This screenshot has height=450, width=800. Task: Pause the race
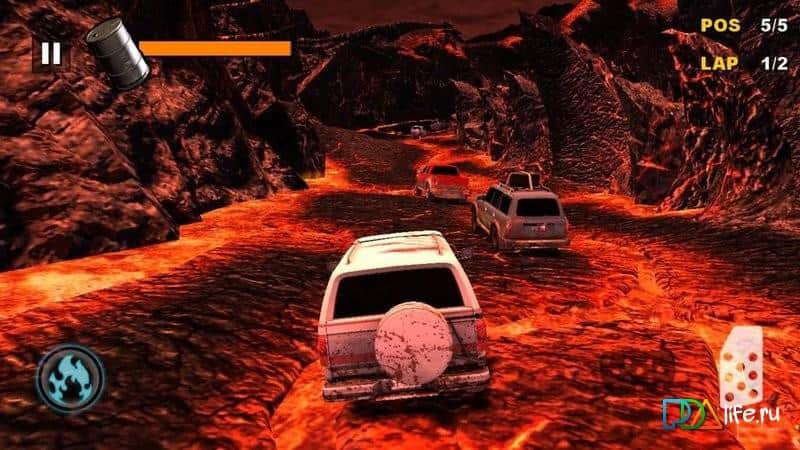pyautogui.click(x=51, y=53)
